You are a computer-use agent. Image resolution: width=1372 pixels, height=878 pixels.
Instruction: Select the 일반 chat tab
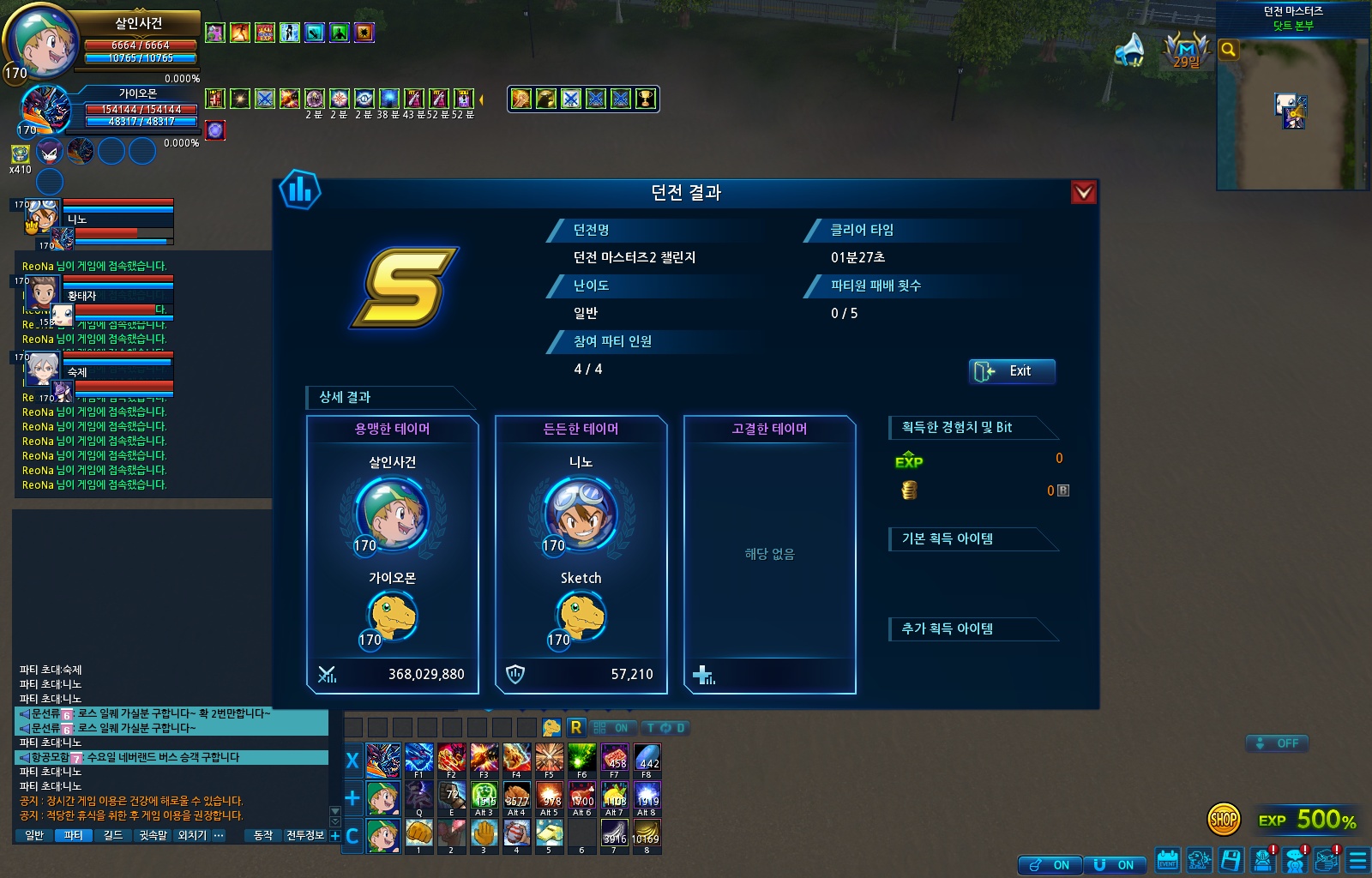(x=34, y=835)
